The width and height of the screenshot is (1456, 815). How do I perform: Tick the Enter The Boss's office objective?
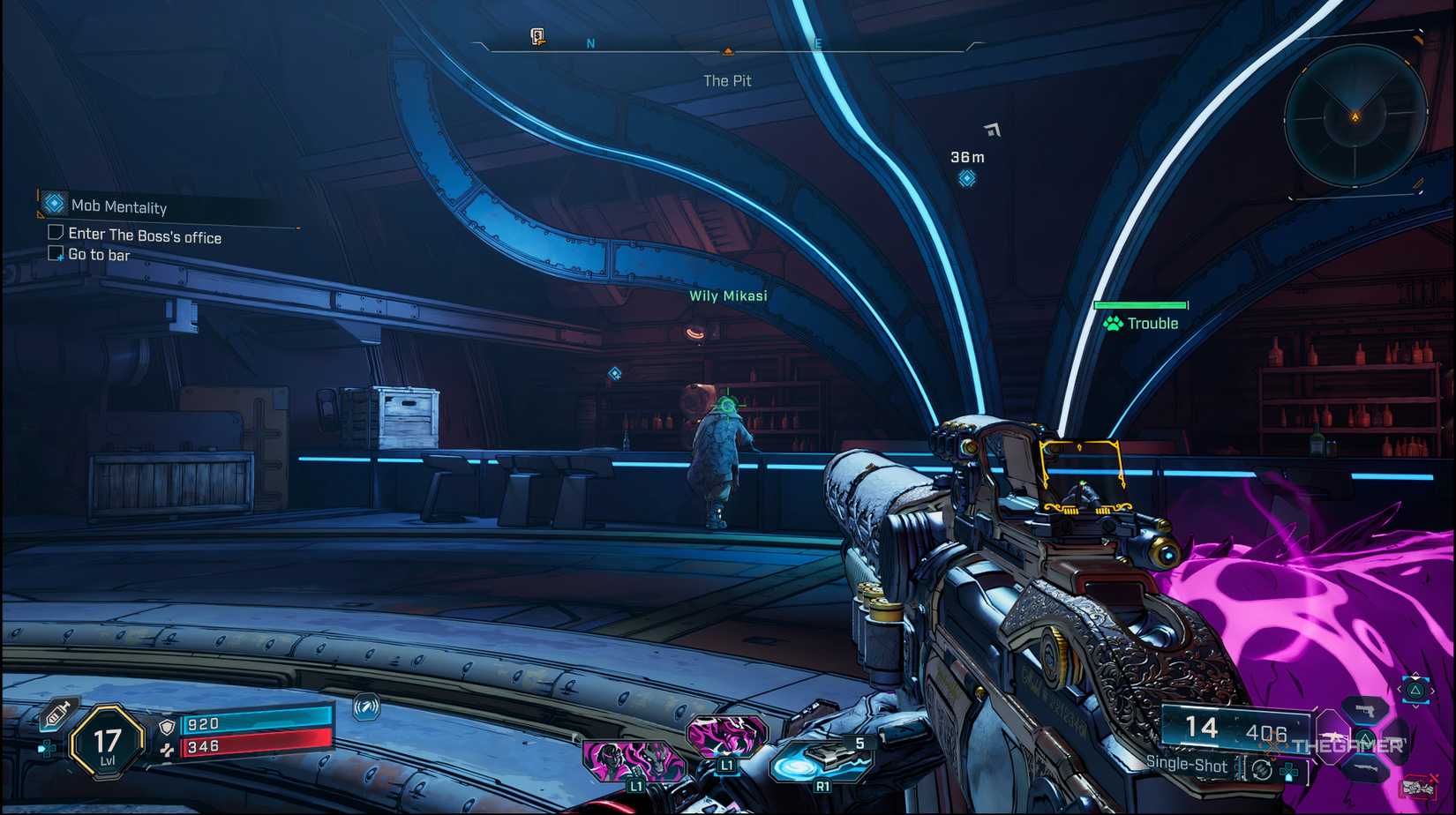coord(56,233)
